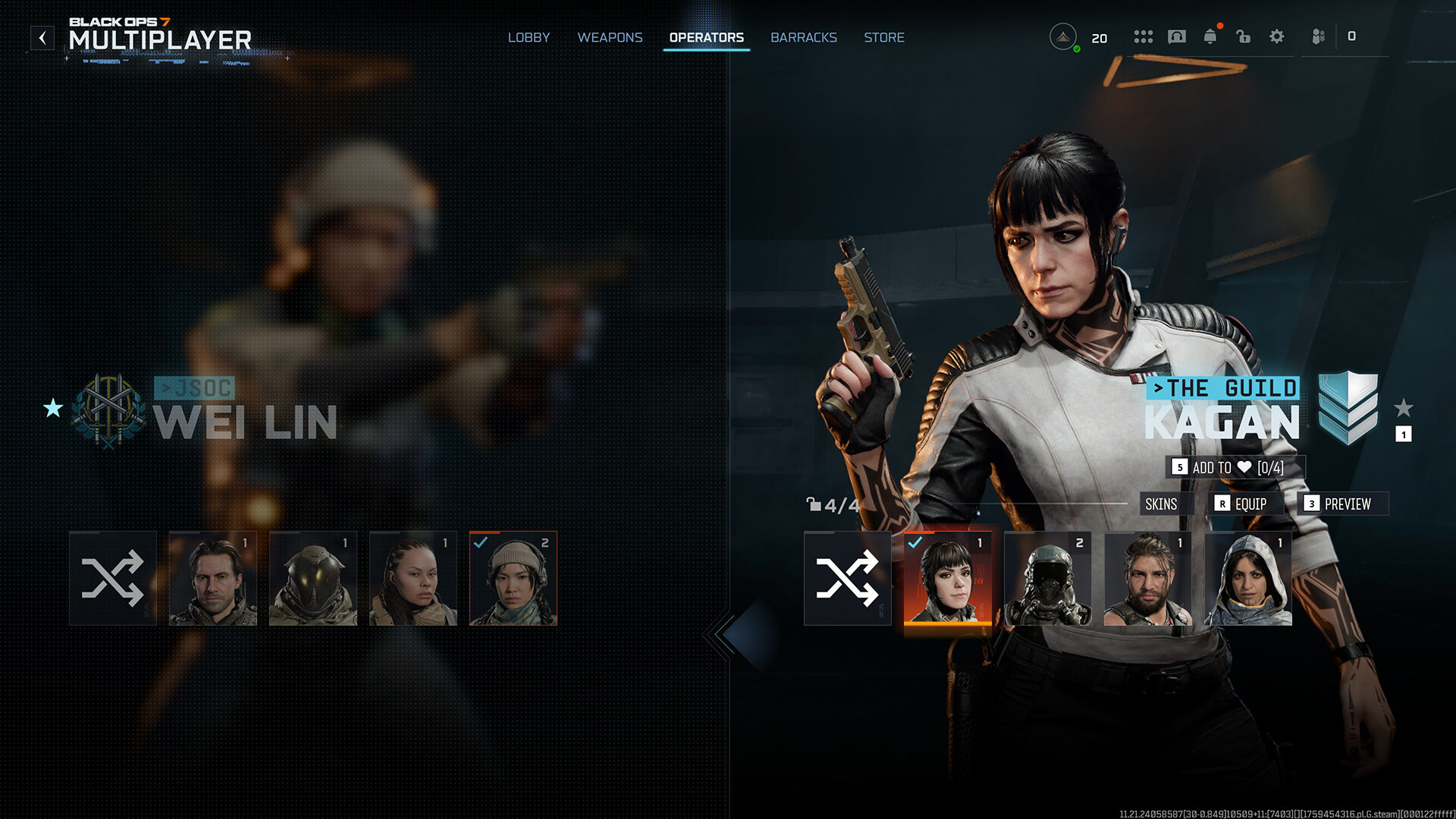Choose the JSOC shuffle operator tile

coord(113,578)
